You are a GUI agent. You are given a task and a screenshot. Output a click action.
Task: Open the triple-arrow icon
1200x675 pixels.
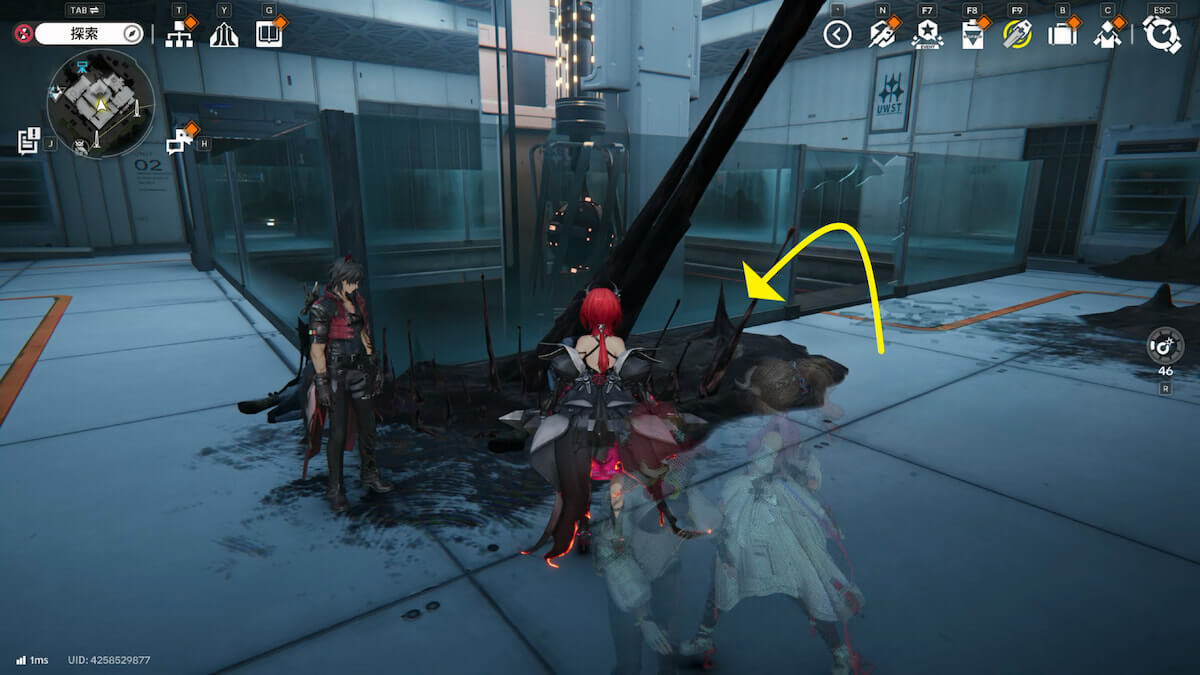click(x=224, y=34)
